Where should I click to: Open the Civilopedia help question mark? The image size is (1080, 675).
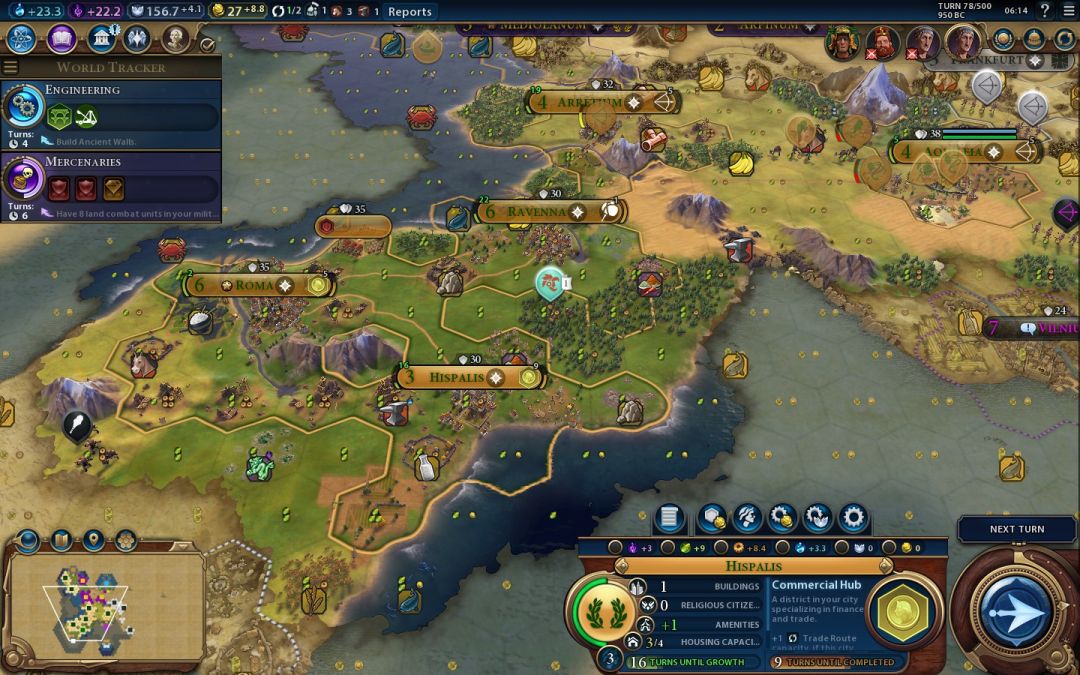(x=1045, y=11)
